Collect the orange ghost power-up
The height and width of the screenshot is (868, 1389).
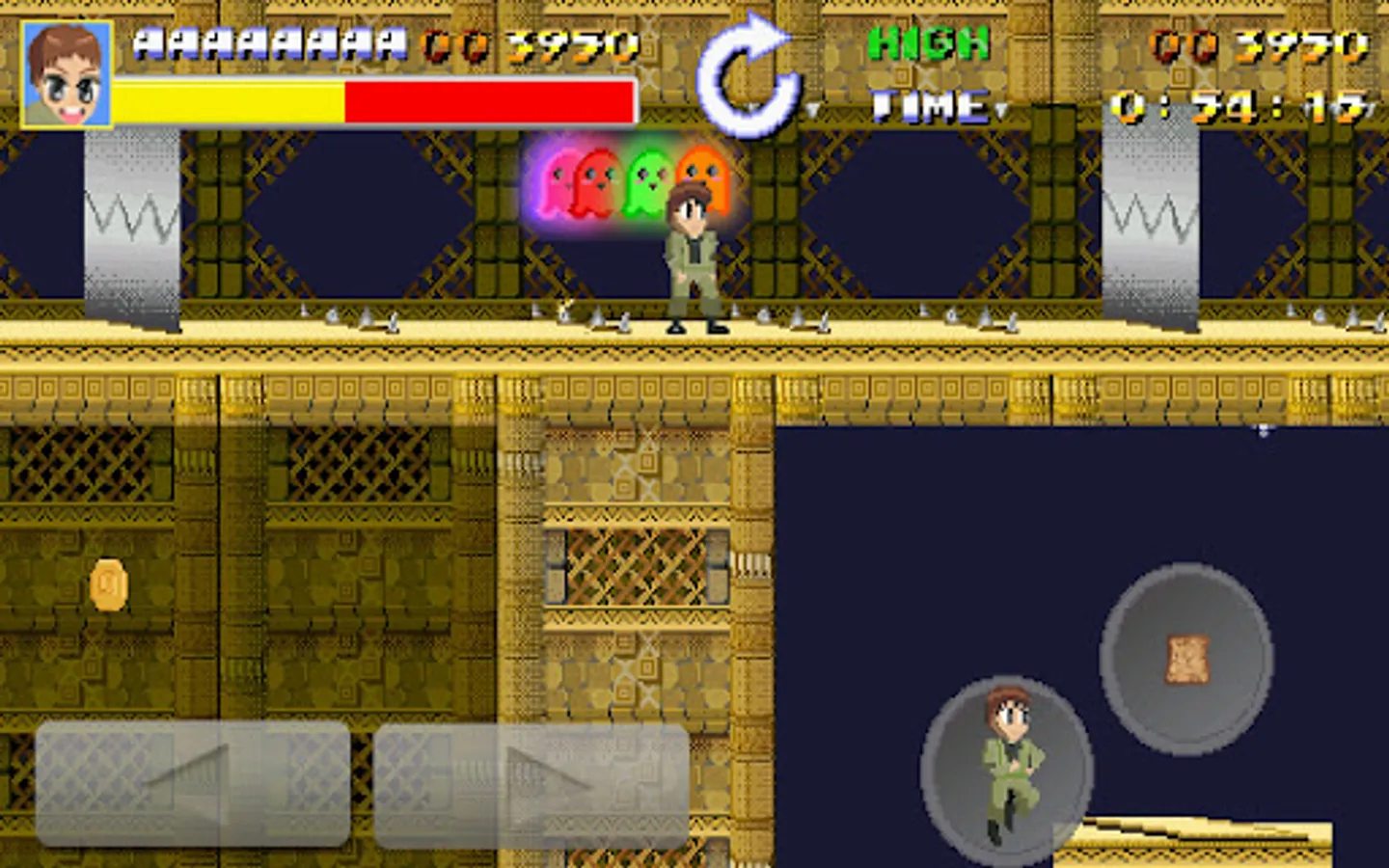tap(704, 178)
